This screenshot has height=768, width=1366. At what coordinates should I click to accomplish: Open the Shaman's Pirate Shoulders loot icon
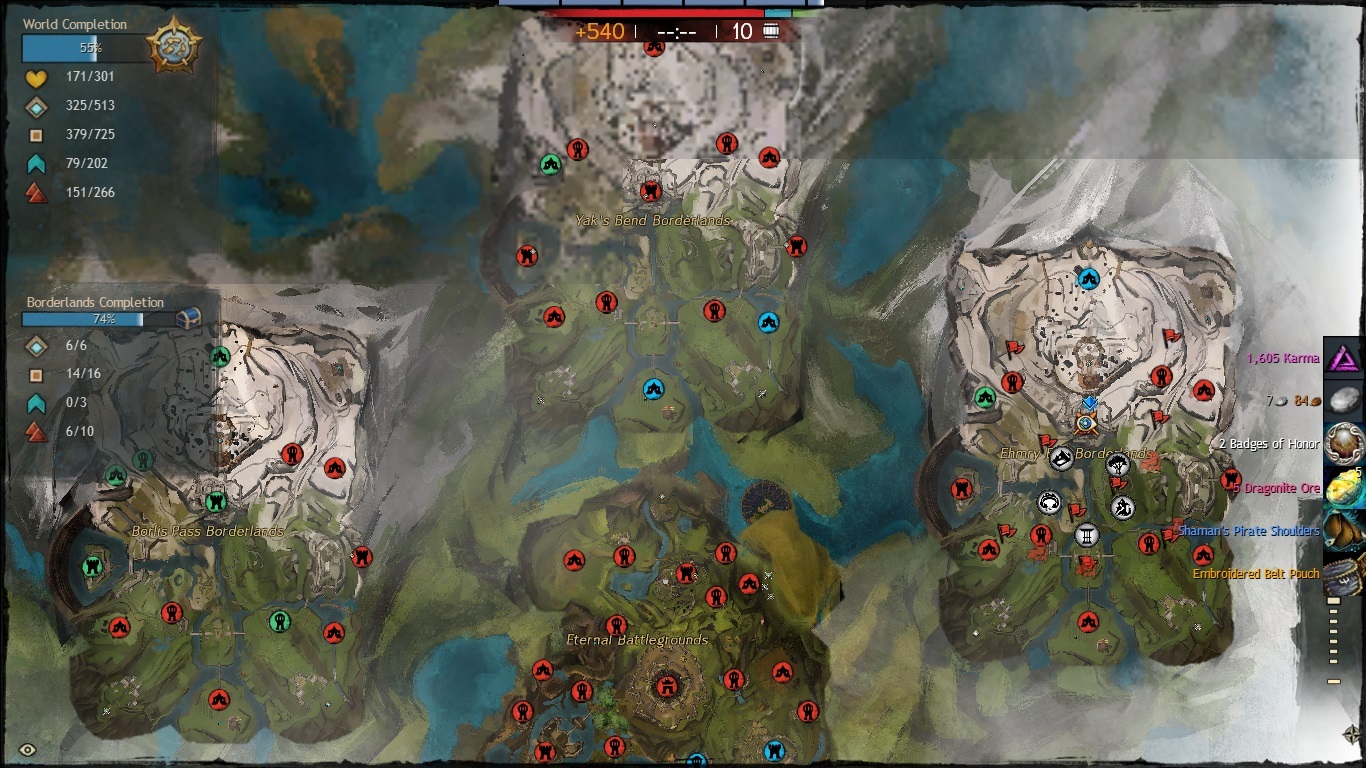(1345, 531)
